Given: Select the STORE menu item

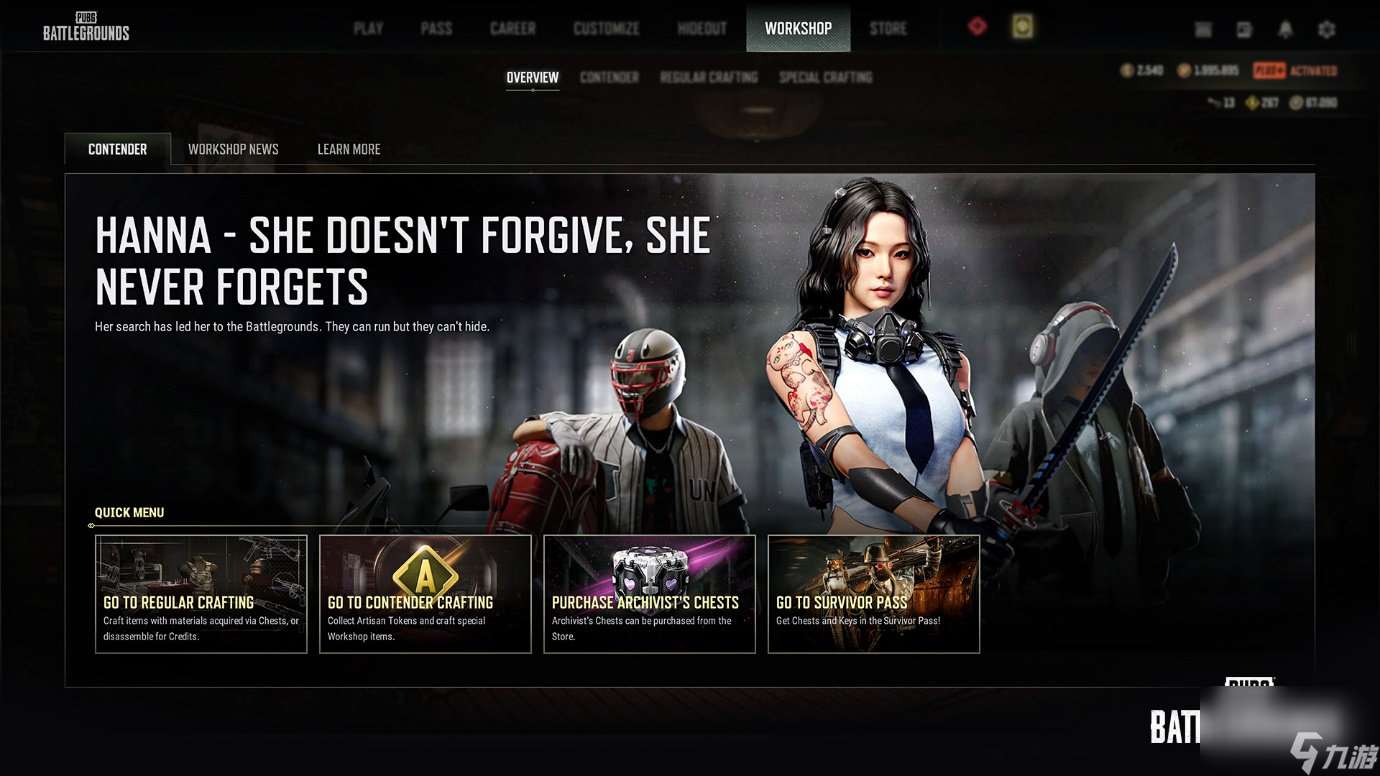Looking at the screenshot, I should pyautogui.click(x=887, y=28).
